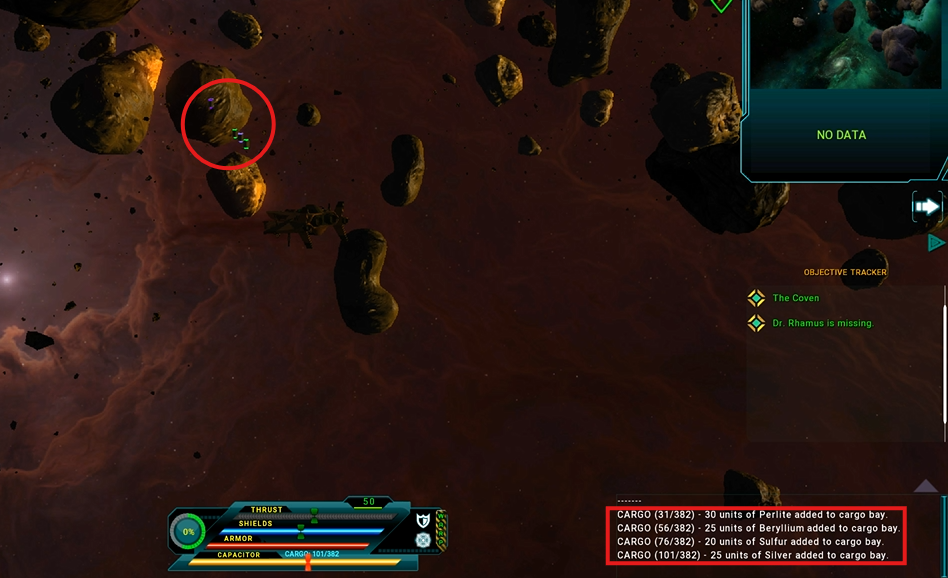
Task: Click the small teal triangle expander
Action: [936, 243]
